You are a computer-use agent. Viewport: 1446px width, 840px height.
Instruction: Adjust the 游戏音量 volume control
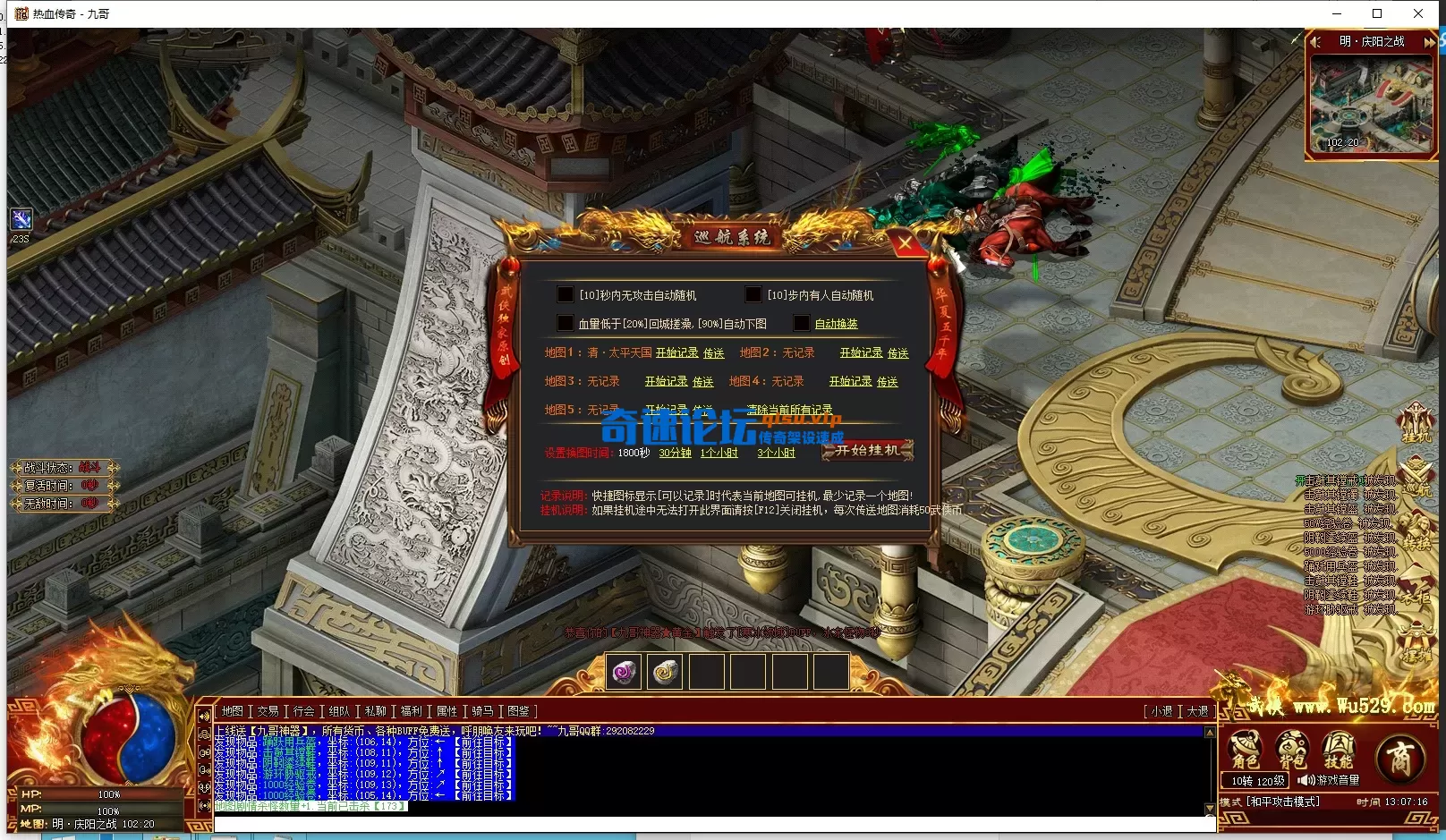[1306, 779]
